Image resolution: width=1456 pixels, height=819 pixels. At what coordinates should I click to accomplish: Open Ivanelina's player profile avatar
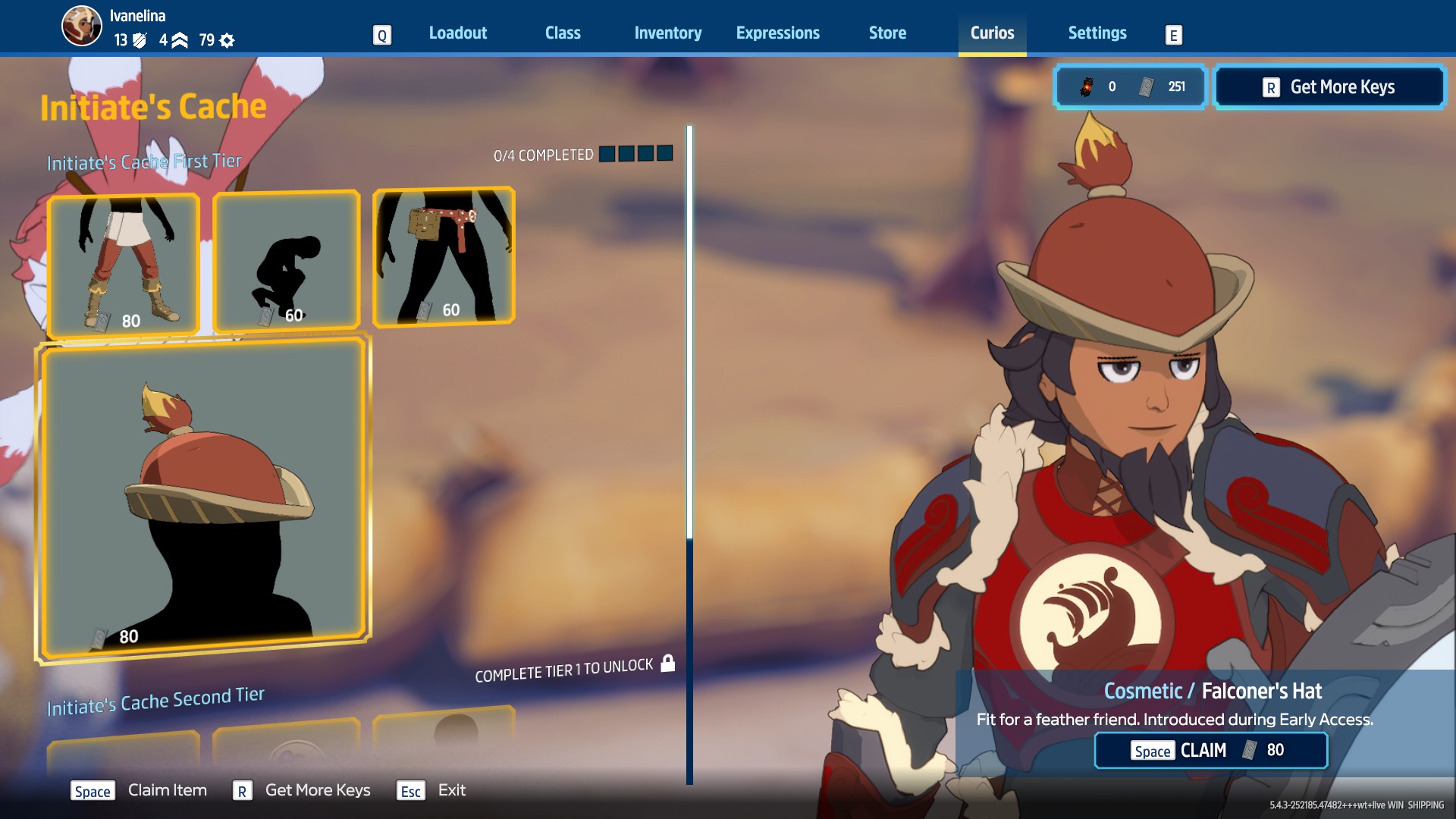pyautogui.click(x=81, y=27)
